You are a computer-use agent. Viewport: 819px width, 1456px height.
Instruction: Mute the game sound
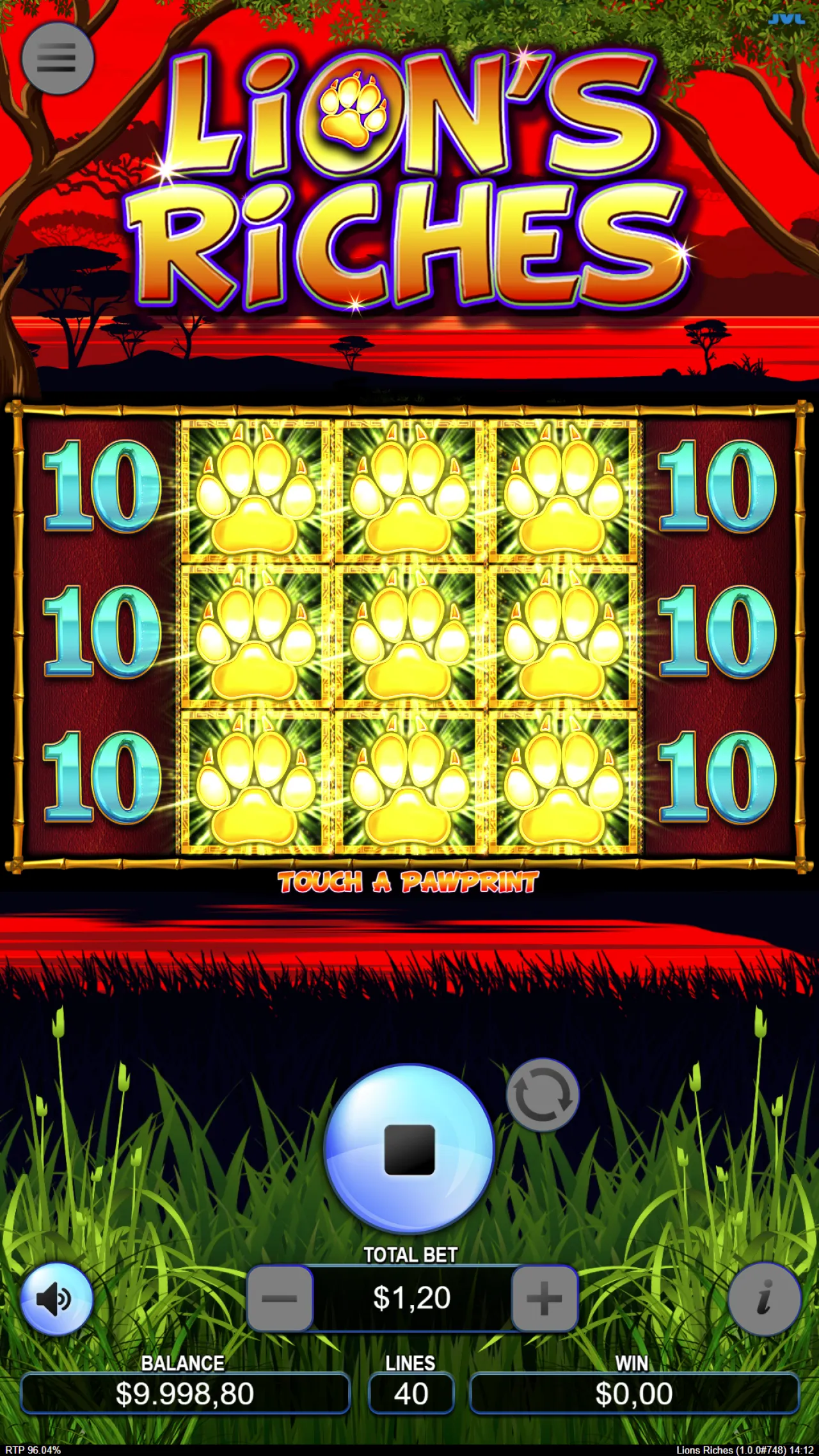point(58,1299)
